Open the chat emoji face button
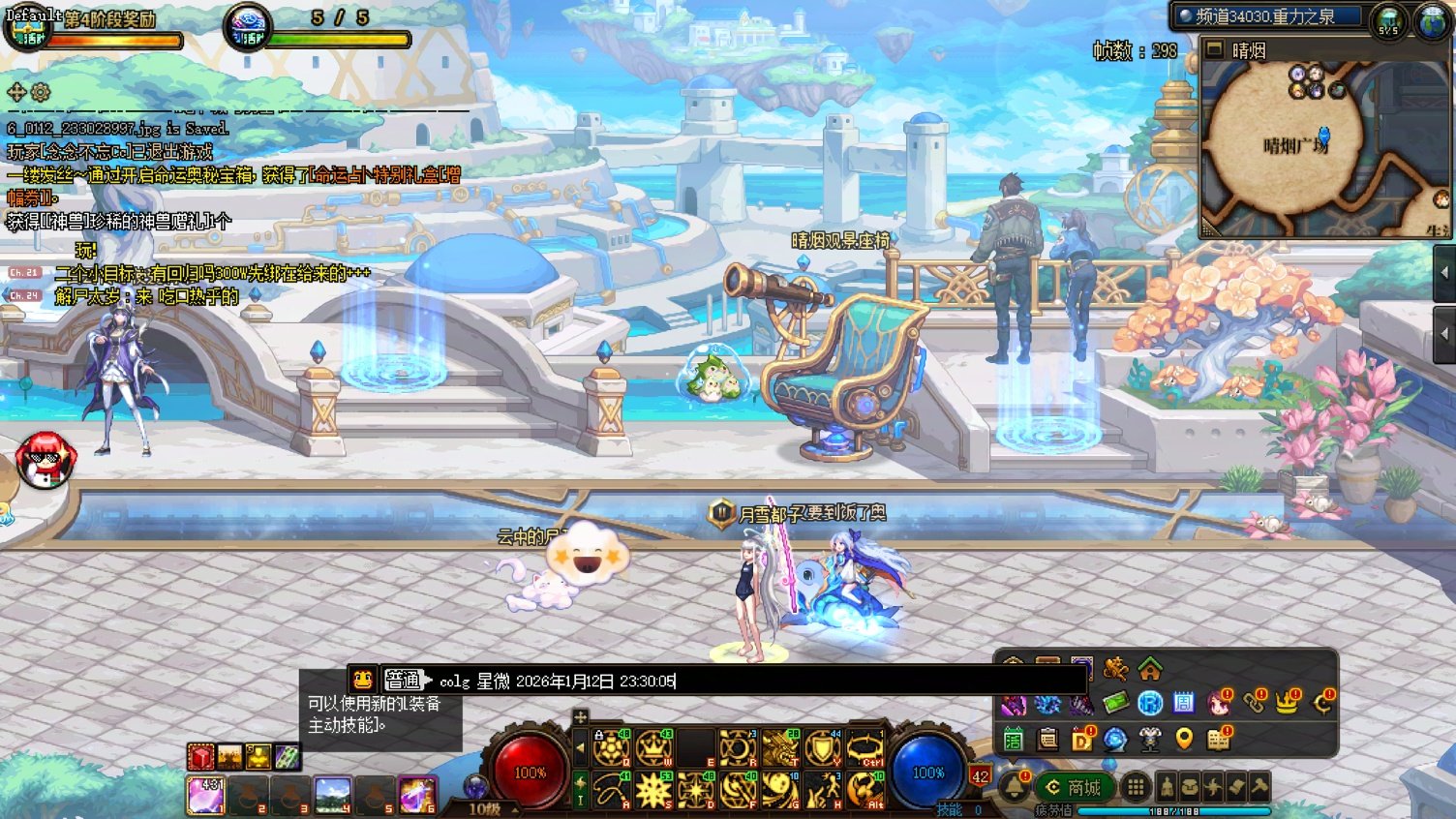Image resolution: width=1456 pixels, height=819 pixels. [x=362, y=680]
